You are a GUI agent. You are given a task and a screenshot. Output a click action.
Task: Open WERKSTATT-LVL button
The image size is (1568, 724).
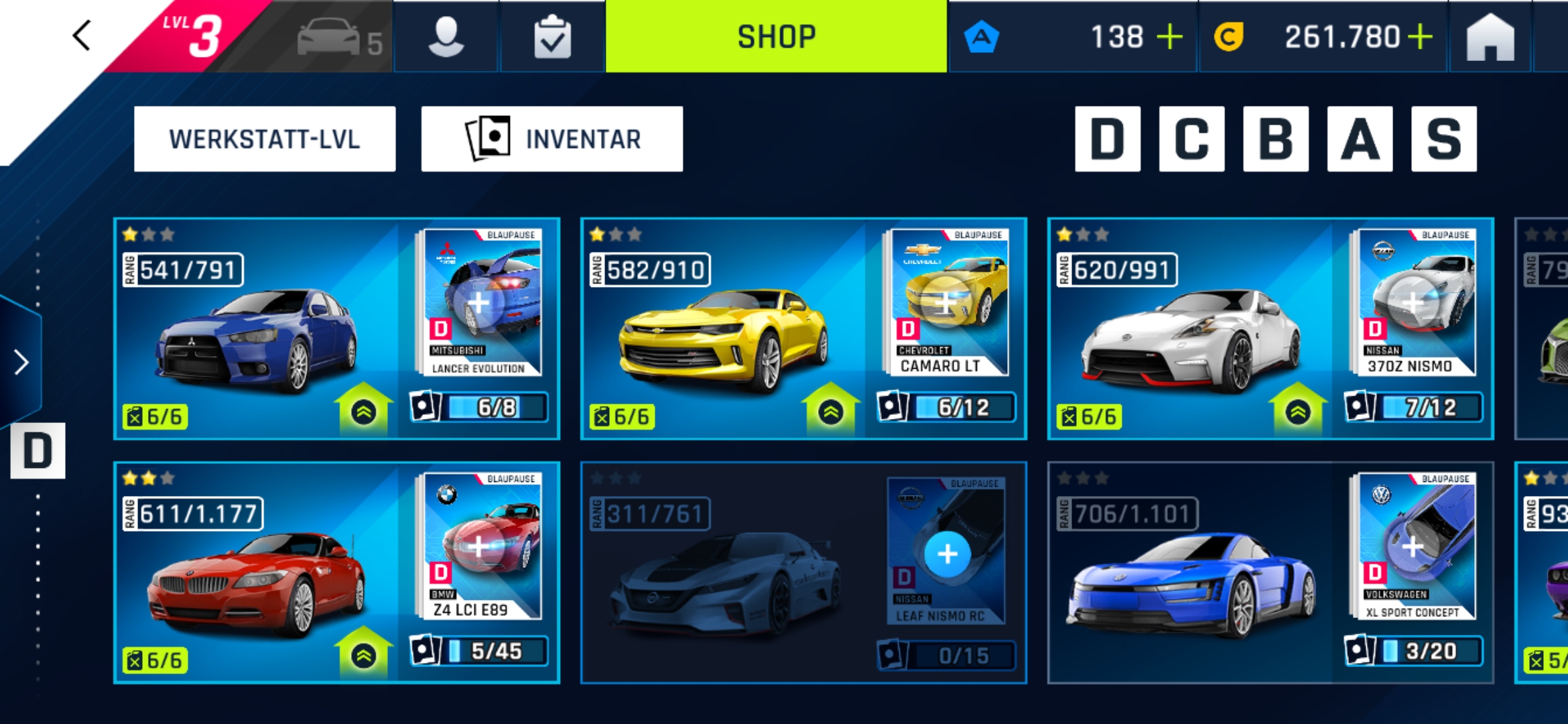tap(265, 139)
